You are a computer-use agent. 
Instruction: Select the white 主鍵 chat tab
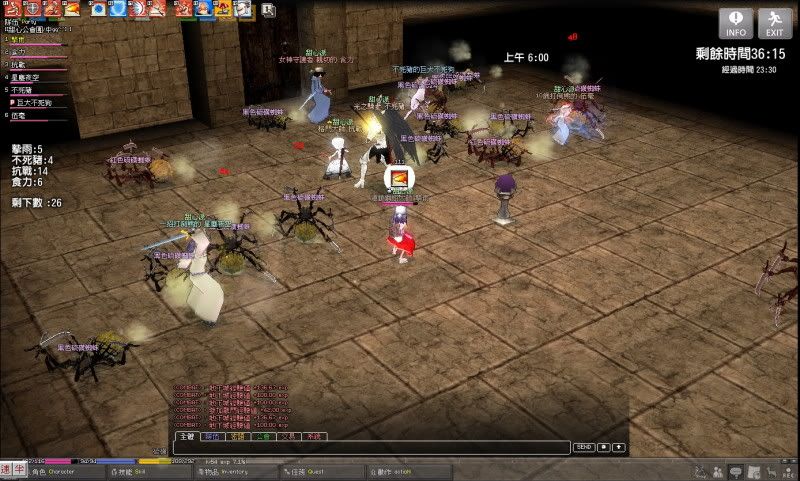tap(185, 436)
